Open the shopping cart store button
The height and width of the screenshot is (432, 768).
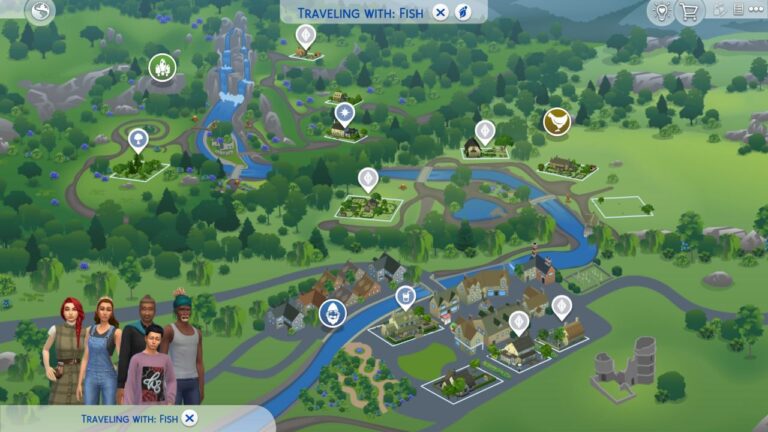(688, 12)
